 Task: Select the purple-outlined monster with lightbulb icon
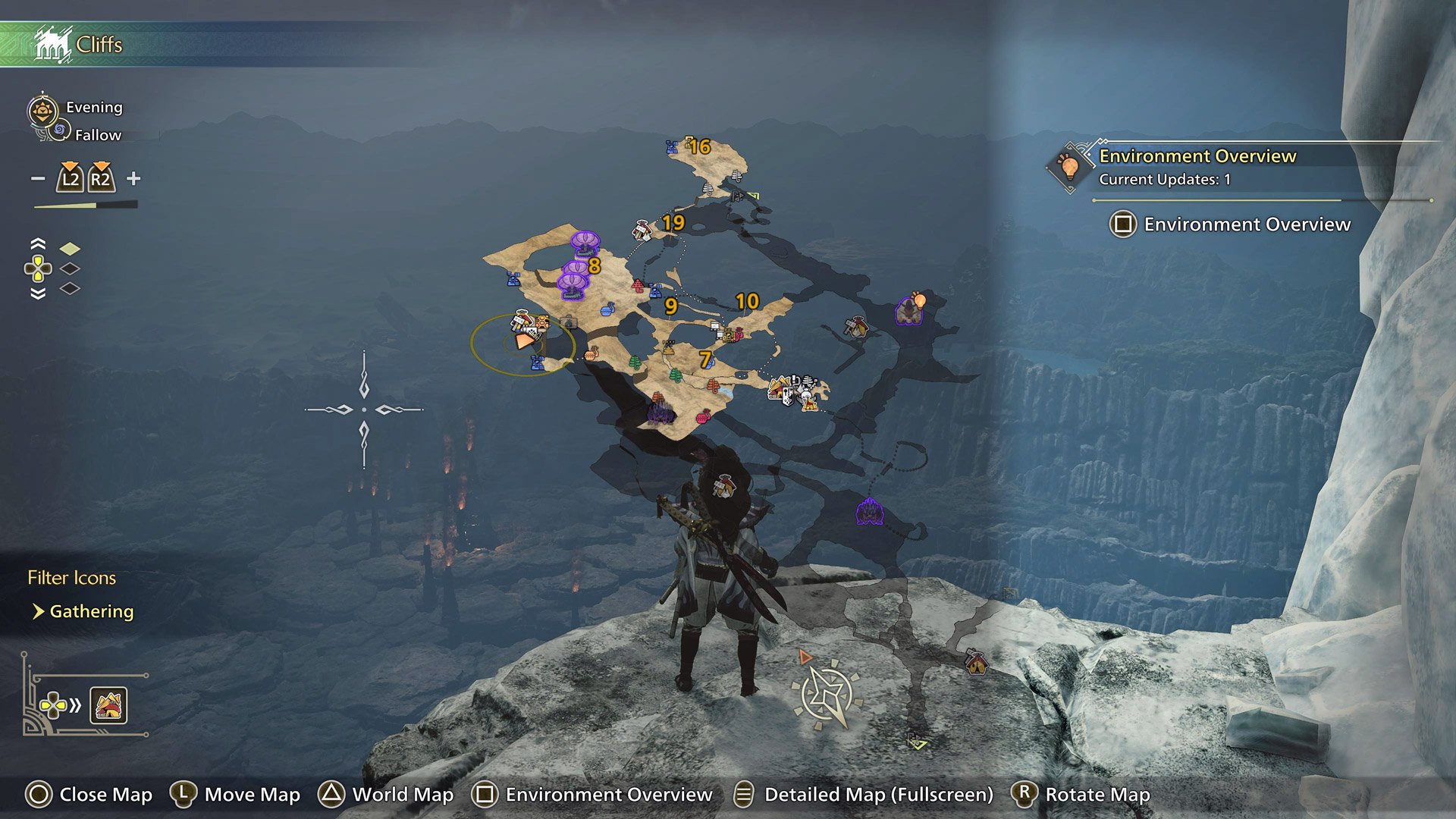pyautogui.click(x=909, y=309)
